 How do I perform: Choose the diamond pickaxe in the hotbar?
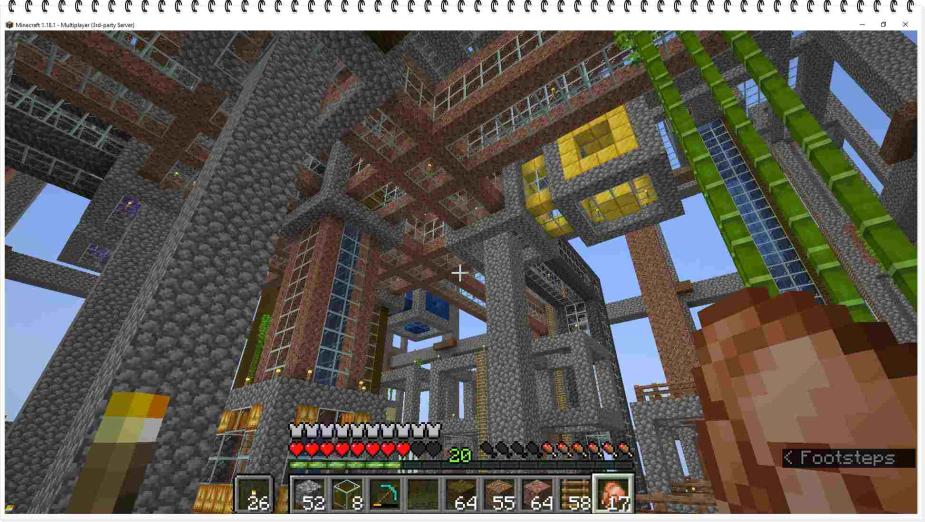[386, 494]
